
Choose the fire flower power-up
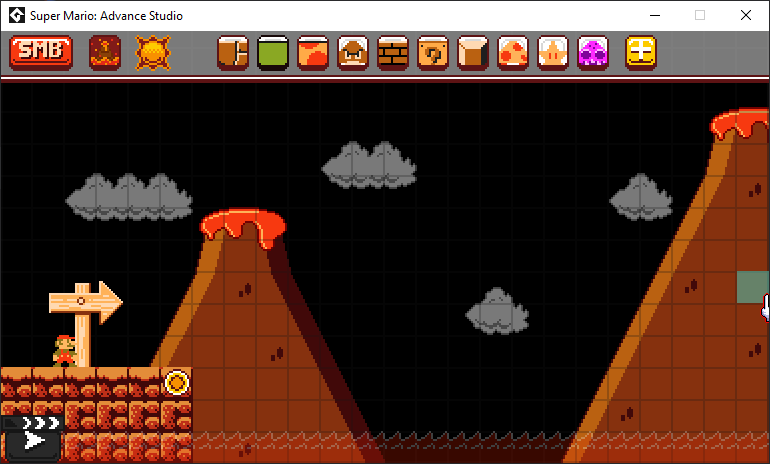[553, 52]
